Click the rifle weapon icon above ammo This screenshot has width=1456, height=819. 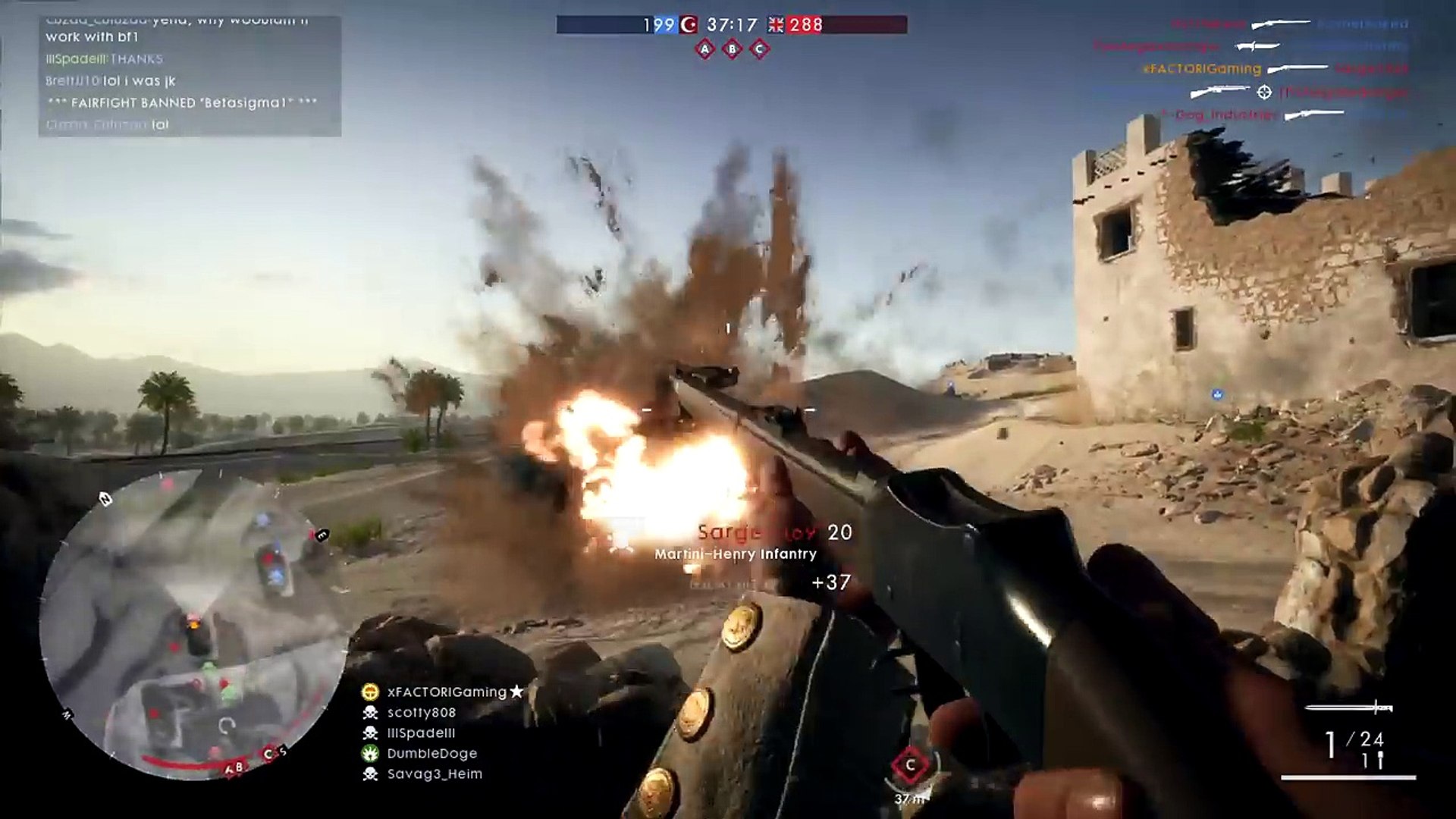[x=1349, y=708]
